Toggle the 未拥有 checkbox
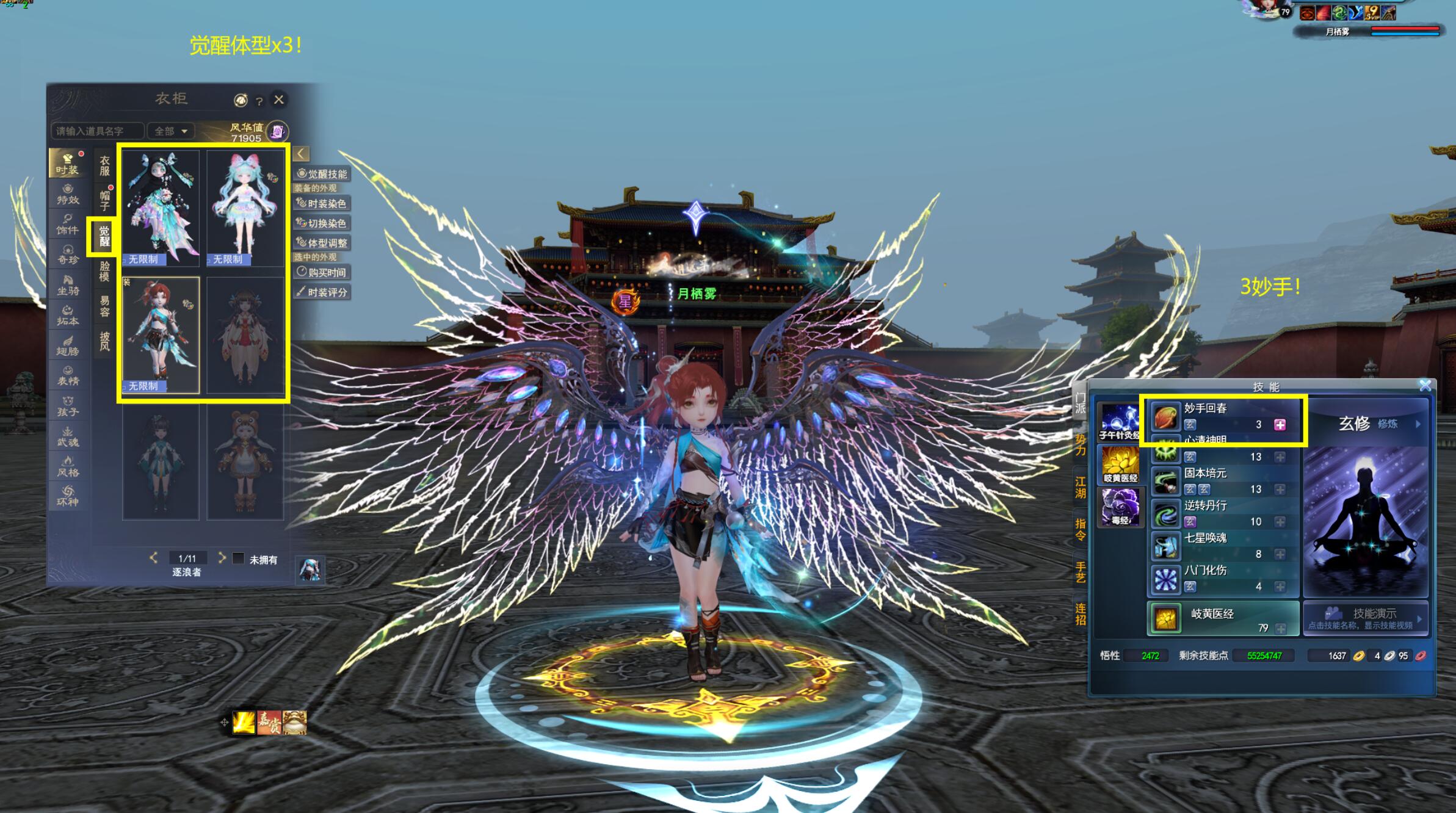1456x813 pixels. click(239, 558)
